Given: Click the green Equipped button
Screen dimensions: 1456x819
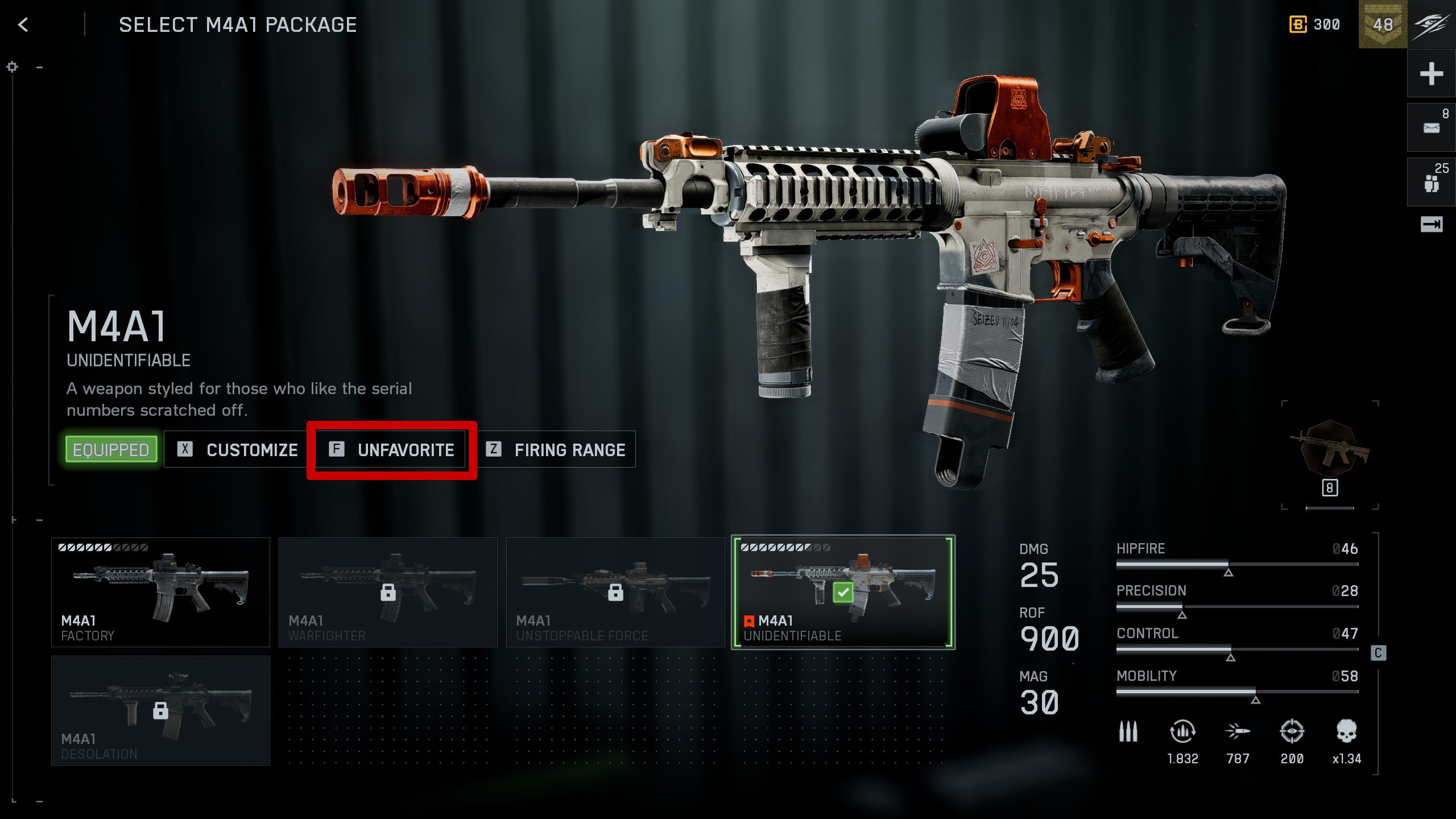Looking at the screenshot, I should (x=111, y=449).
